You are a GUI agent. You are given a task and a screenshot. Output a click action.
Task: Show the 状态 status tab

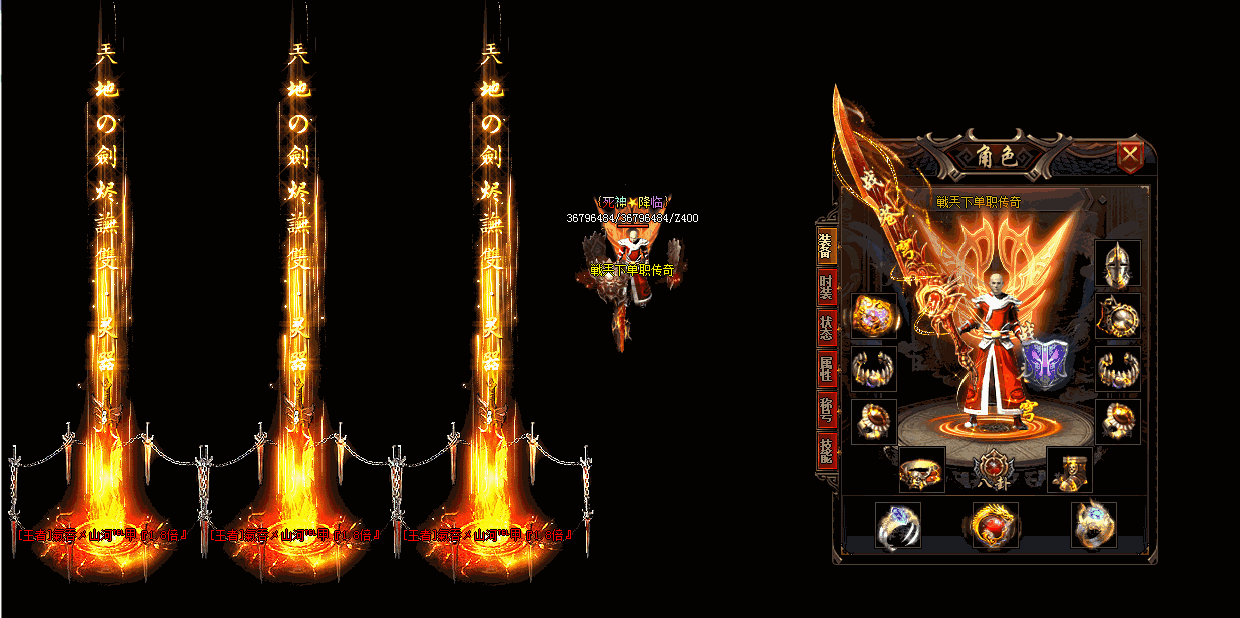[826, 330]
